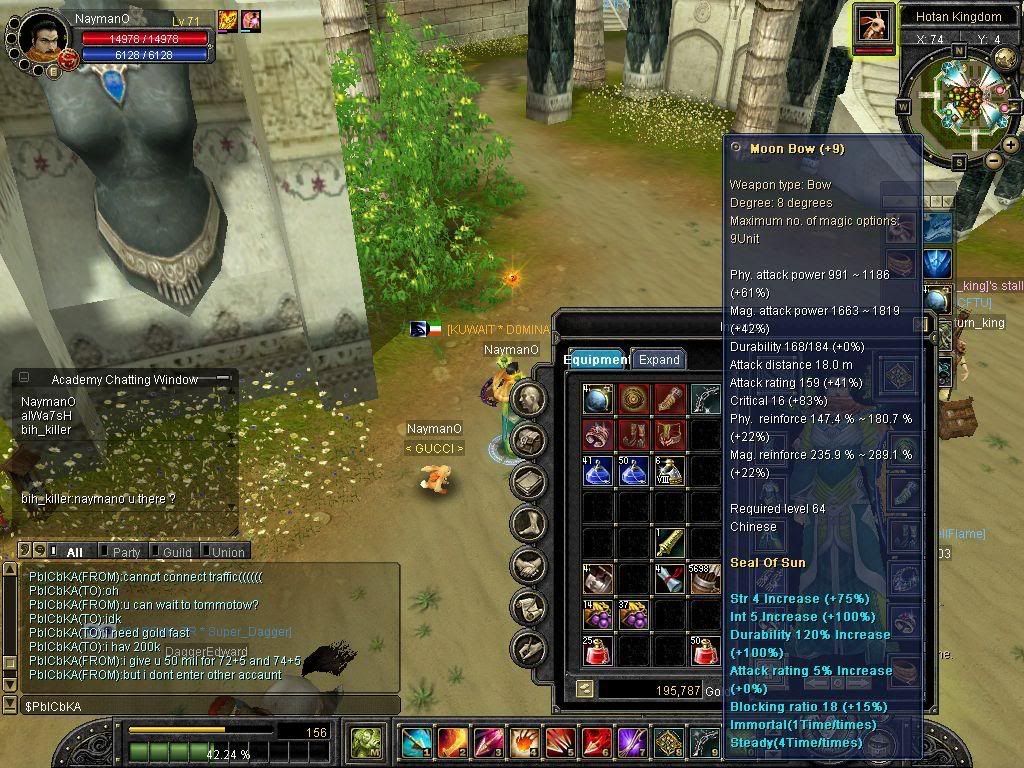Image resolution: width=1024 pixels, height=768 pixels.
Task: Switch to the Expand inventory tab
Action: click(659, 360)
